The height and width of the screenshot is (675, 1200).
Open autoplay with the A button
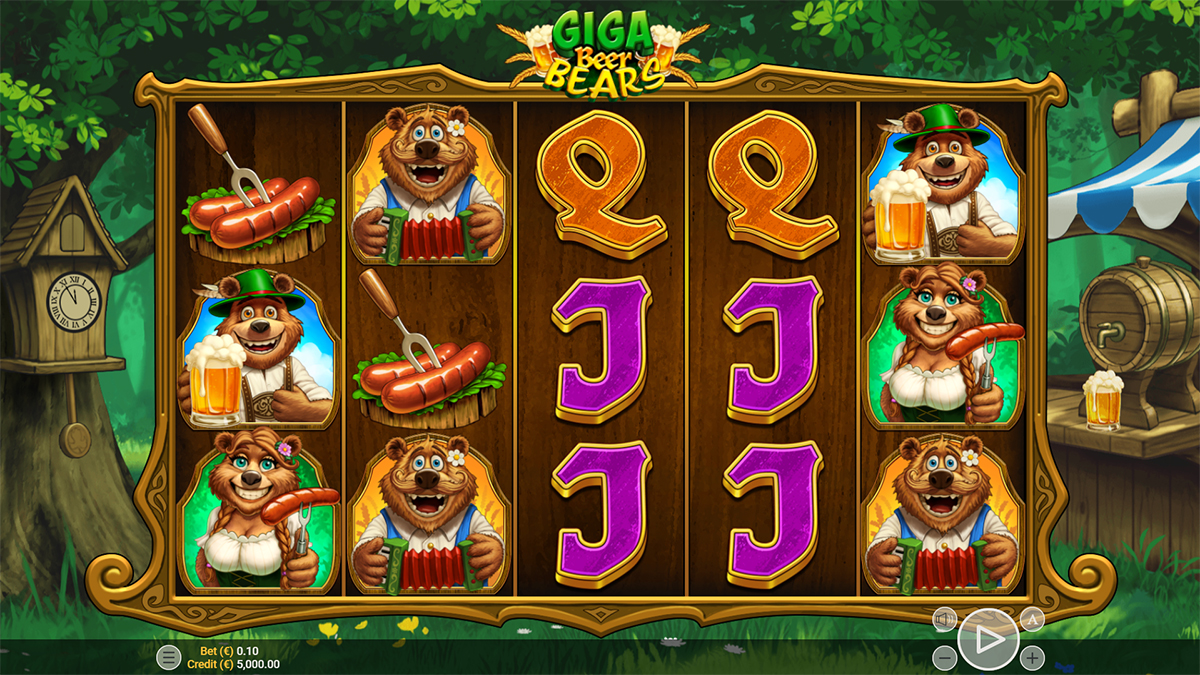[x=1032, y=620]
